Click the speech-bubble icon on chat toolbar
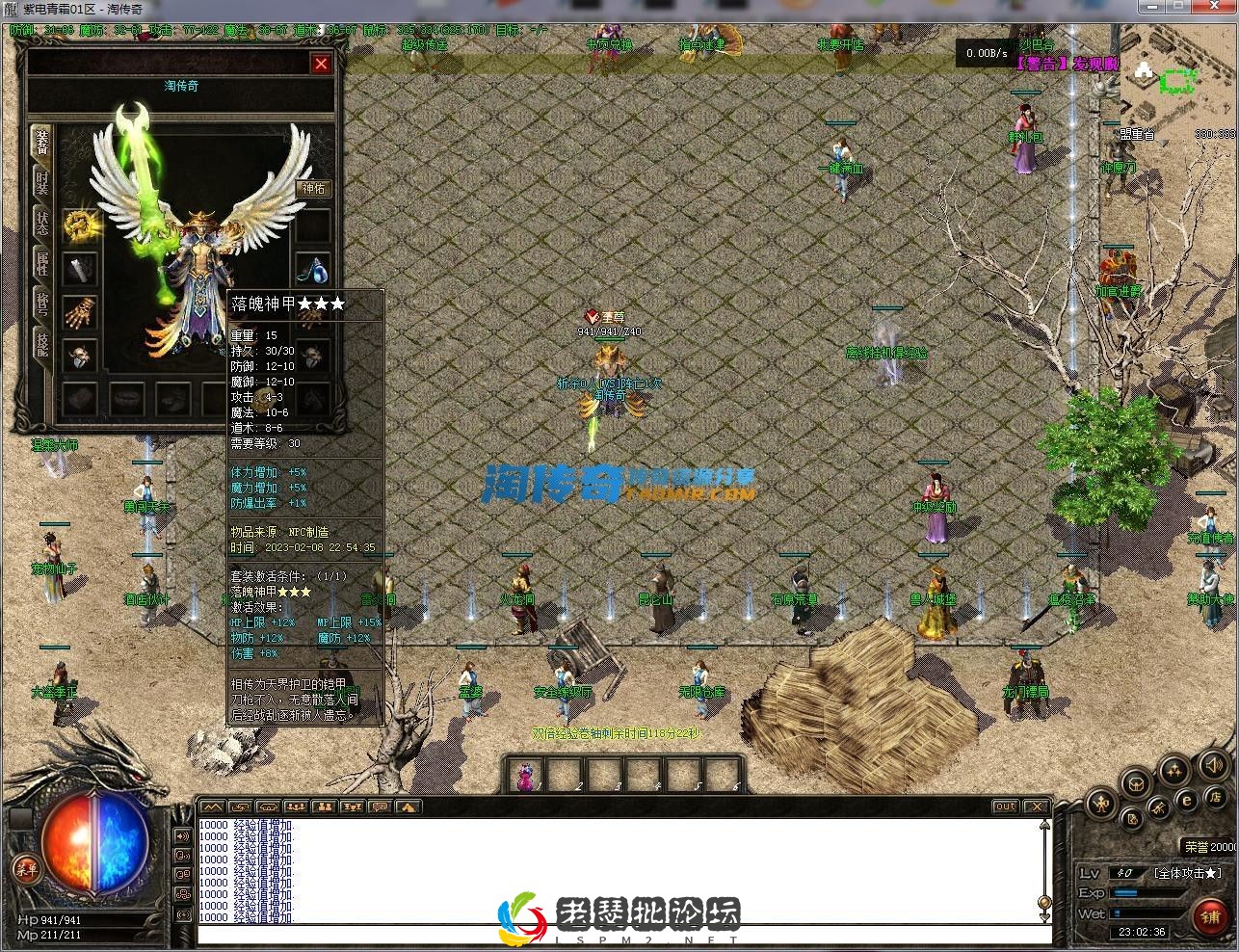This screenshot has width=1239, height=952. click(382, 807)
